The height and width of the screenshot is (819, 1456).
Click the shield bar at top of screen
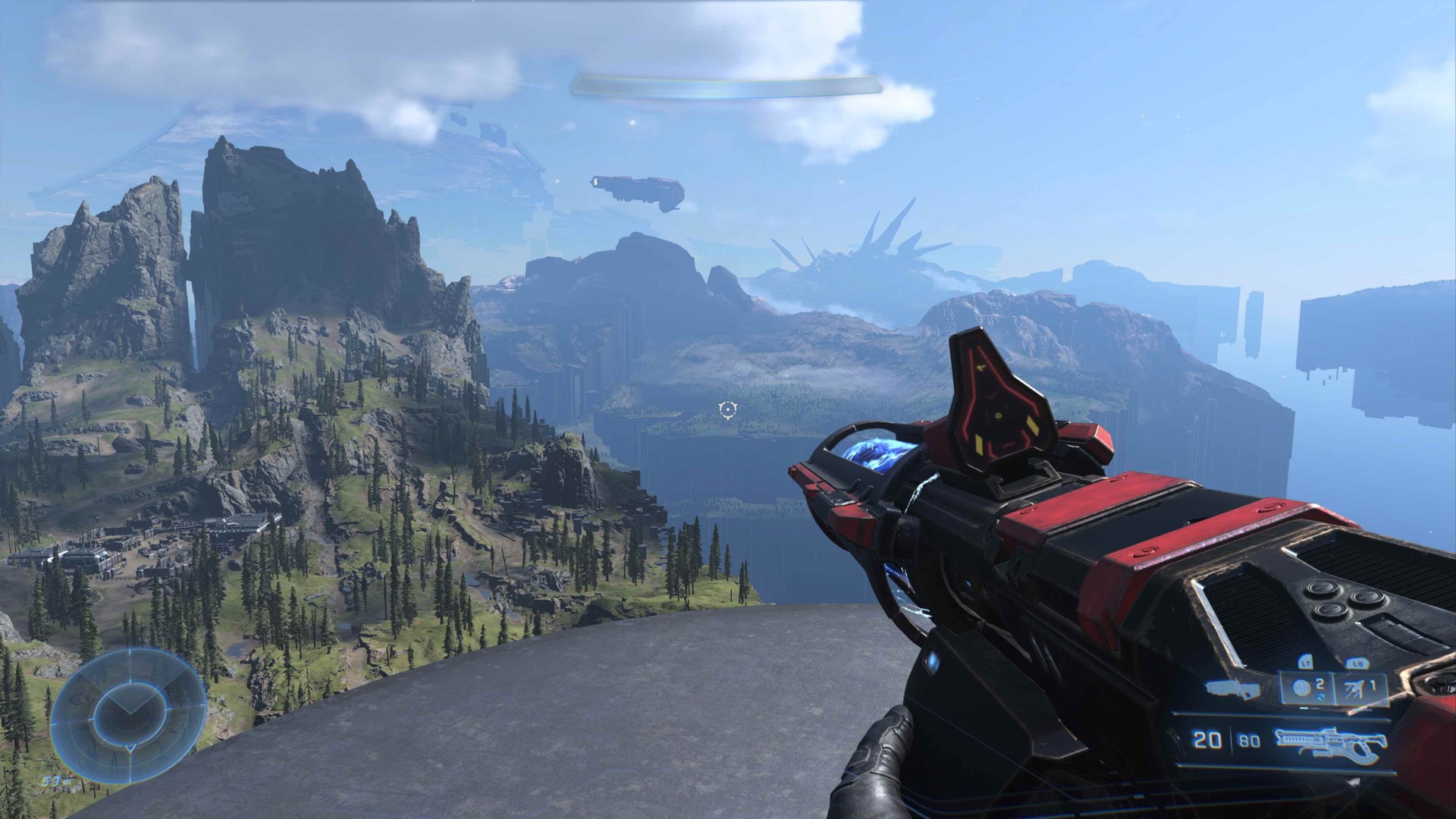coord(728,85)
